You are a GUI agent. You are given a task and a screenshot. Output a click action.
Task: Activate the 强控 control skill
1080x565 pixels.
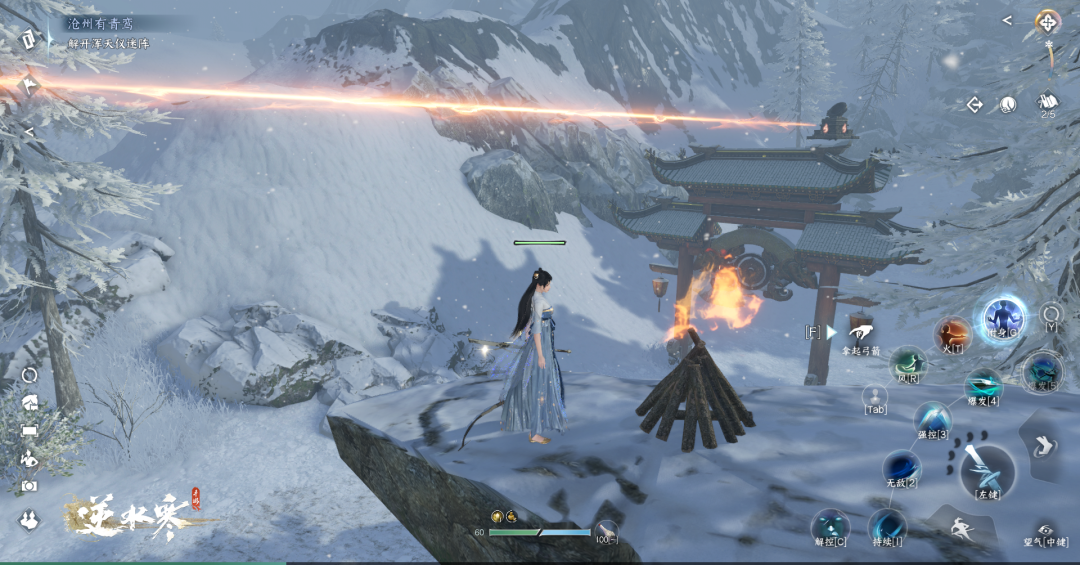pyautogui.click(x=932, y=418)
